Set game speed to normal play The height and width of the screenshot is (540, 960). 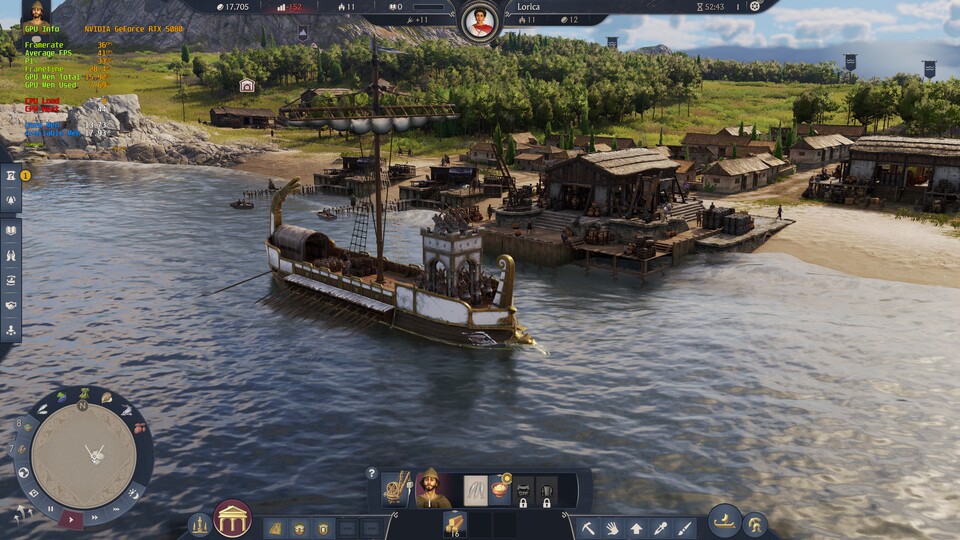(x=71, y=519)
